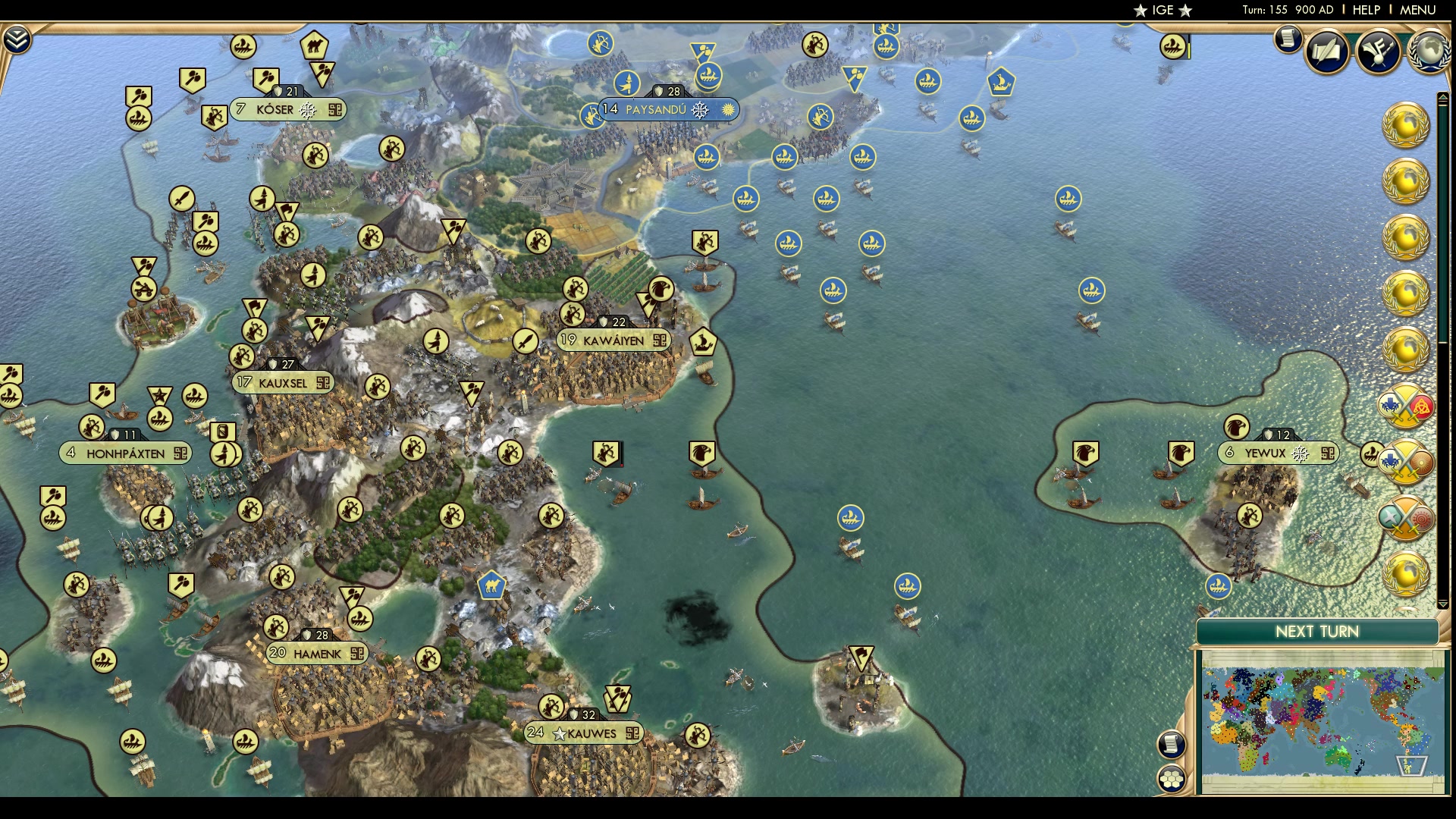Viewport: 1456px width, 819px height.
Task: Open the Notification Log scroll beside the minimap
Action: point(1172,745)
